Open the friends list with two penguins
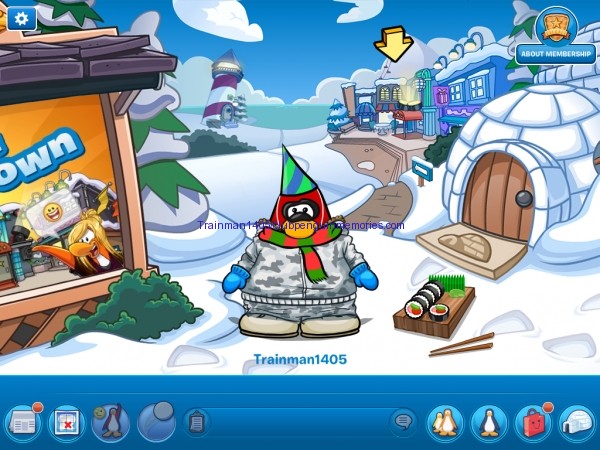The width and height of the screenshot is (600, 450). click(445, 422)
